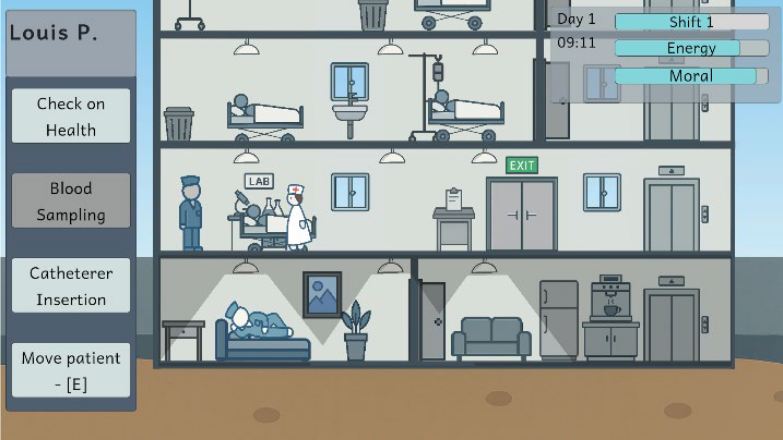Click the Move patient button
Image resolution: width=783 pixels, height=440 pixels.
(71, 371)
